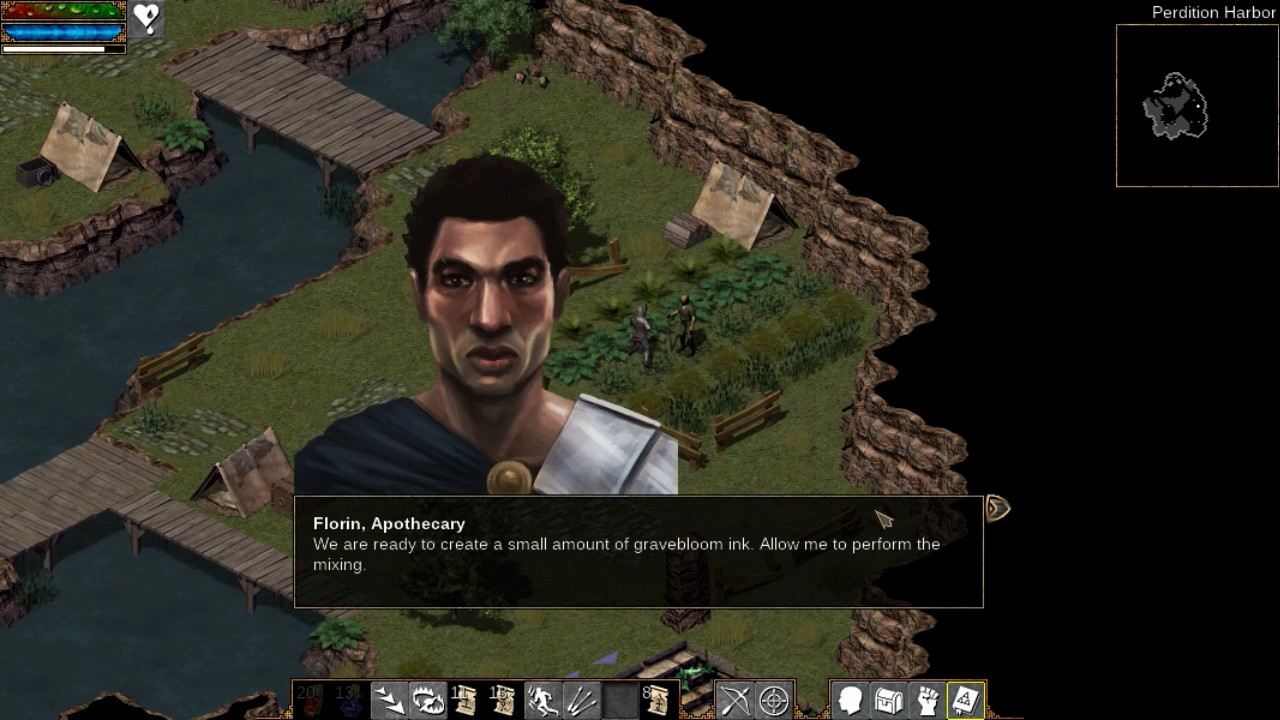This screenshot has height=720, width=1280.
Task: Activate the multi-arrow volley ability
Action: coord(580,700)
